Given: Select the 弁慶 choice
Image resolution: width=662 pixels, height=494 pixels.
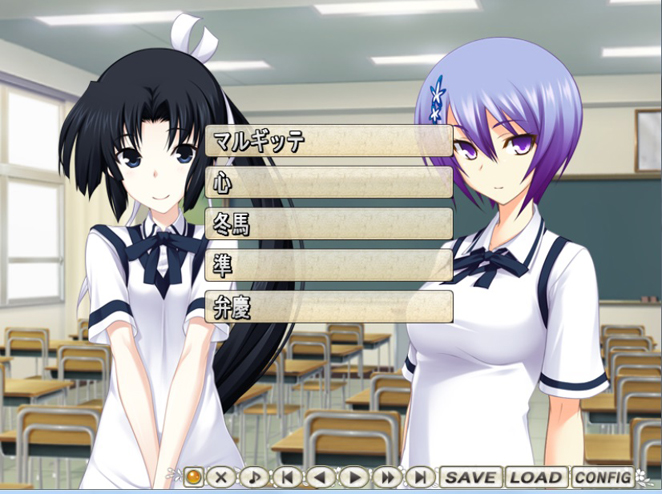Looking at the screenshot, I should click(328, 307).
